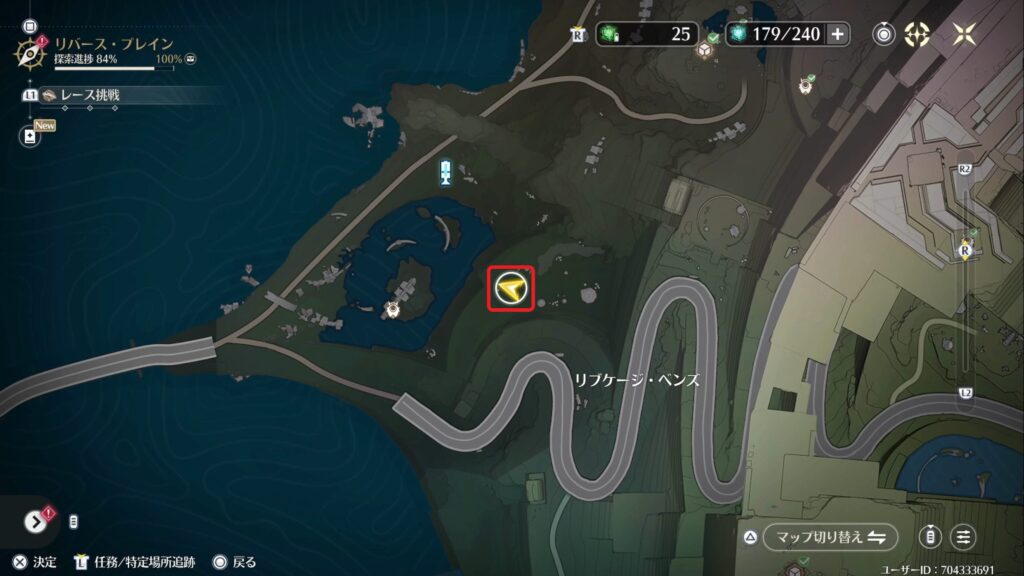Screen dimensions: 1024x576
Task: Add more waveplates with the plus button
Action: click(x=837, y=34)
